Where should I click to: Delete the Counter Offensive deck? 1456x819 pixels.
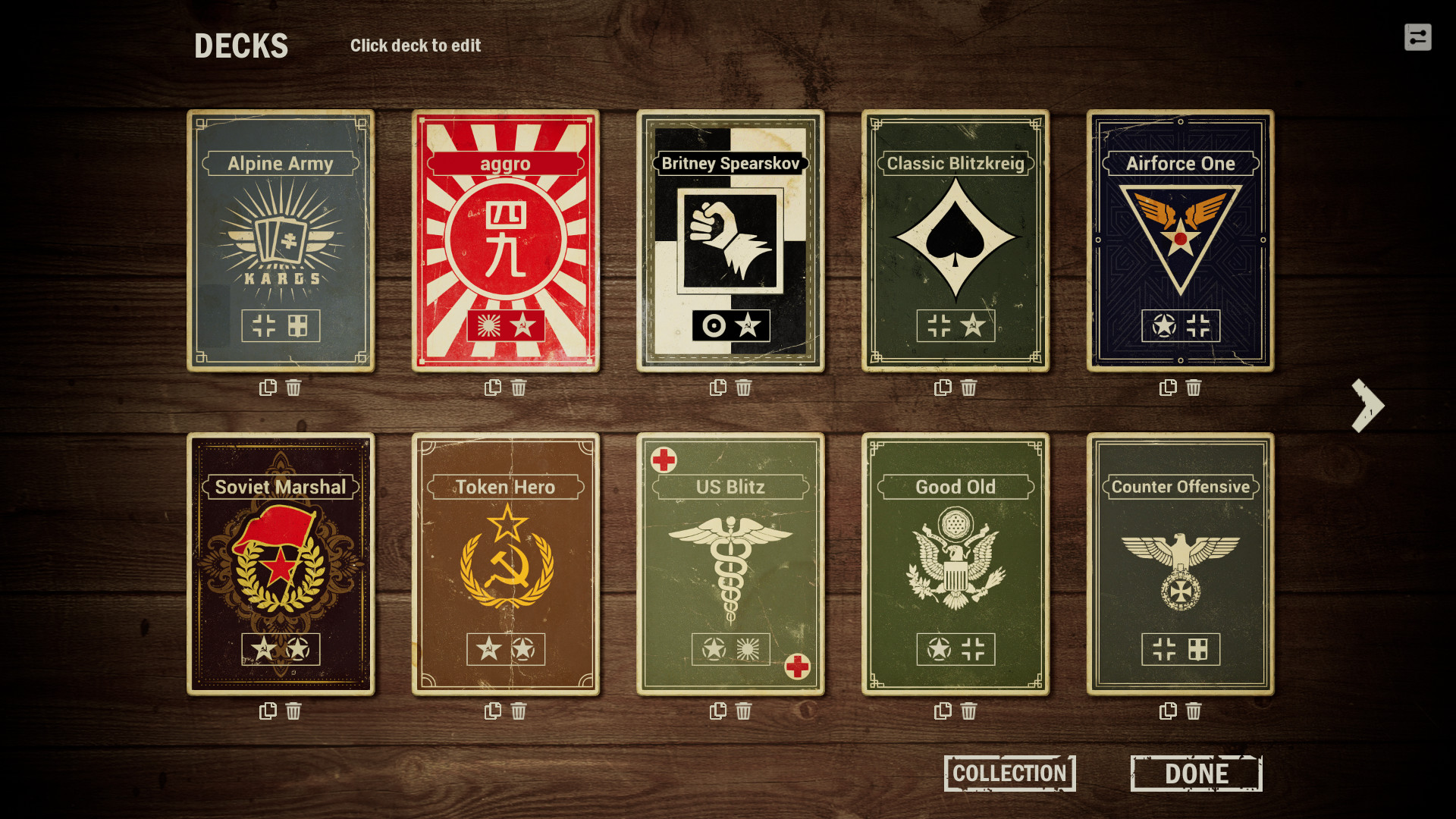(1193, 711)
